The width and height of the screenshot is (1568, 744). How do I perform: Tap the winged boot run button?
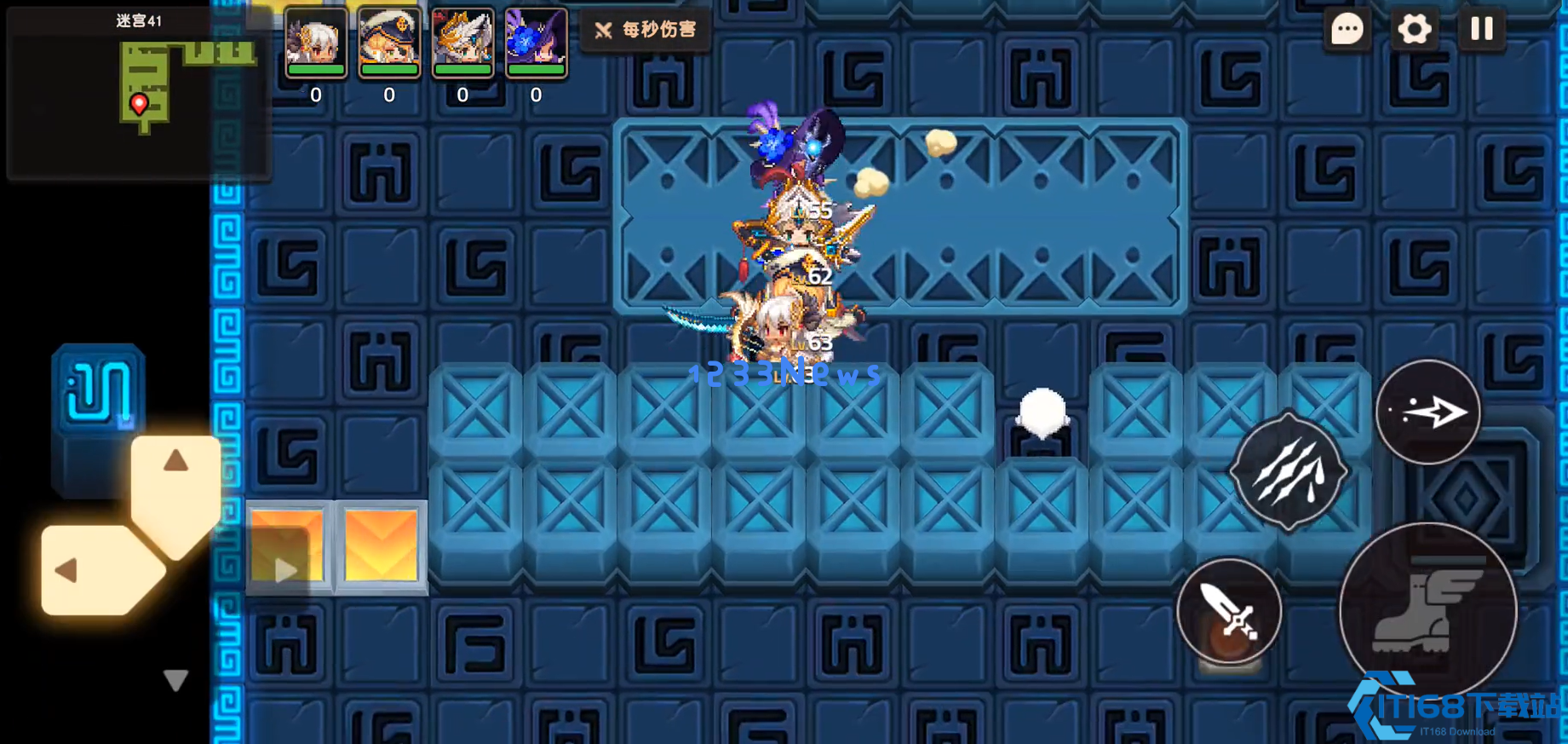pos(1427,610)
